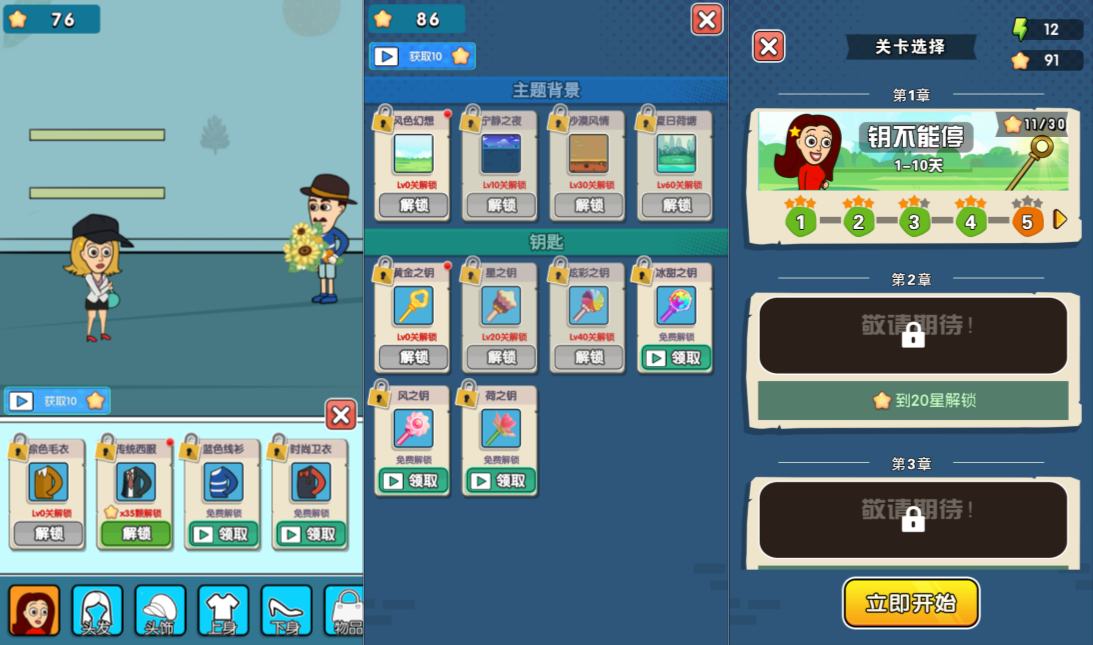Close the theme and key shop panel
Viewport: 1093px width, 645px height.
pyautogui.click(x=707, y=20)
